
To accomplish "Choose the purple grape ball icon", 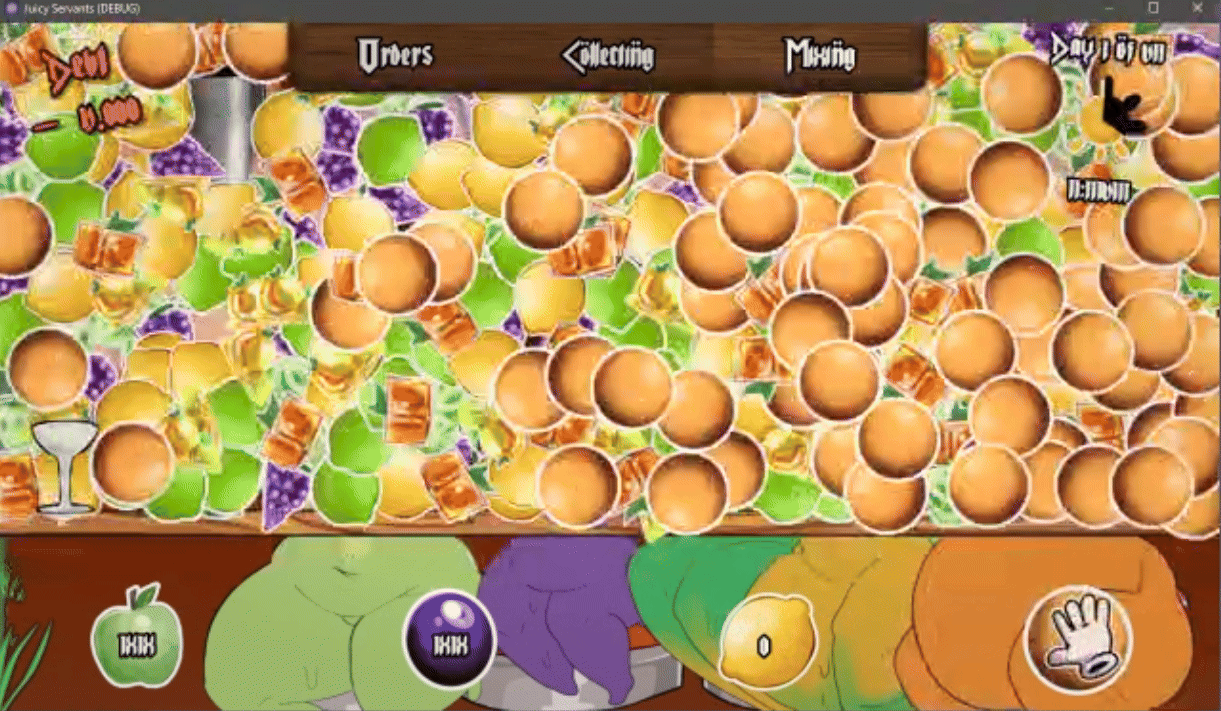I will coord(451,641).
